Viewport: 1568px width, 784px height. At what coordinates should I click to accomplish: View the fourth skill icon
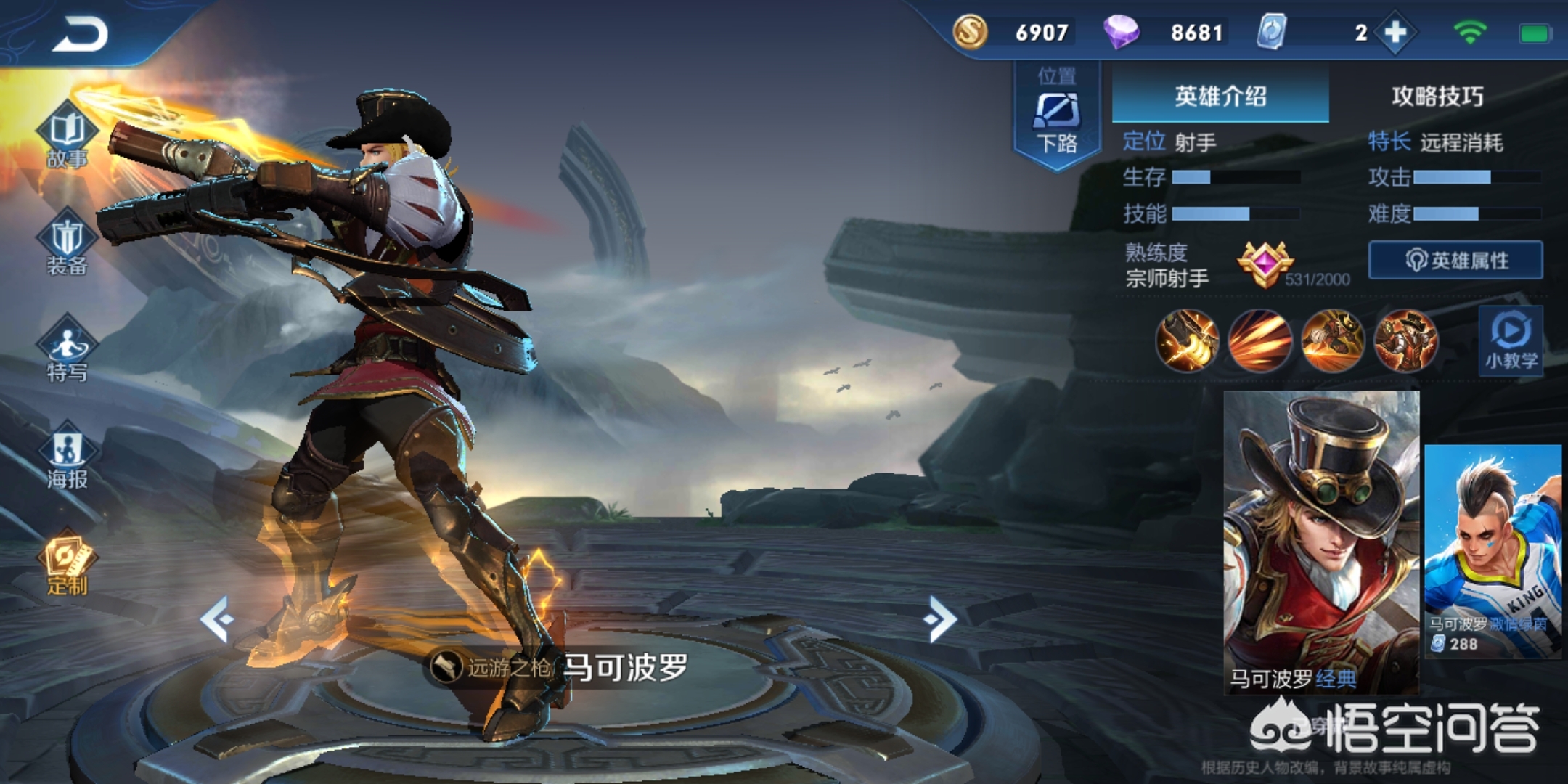1405,341
